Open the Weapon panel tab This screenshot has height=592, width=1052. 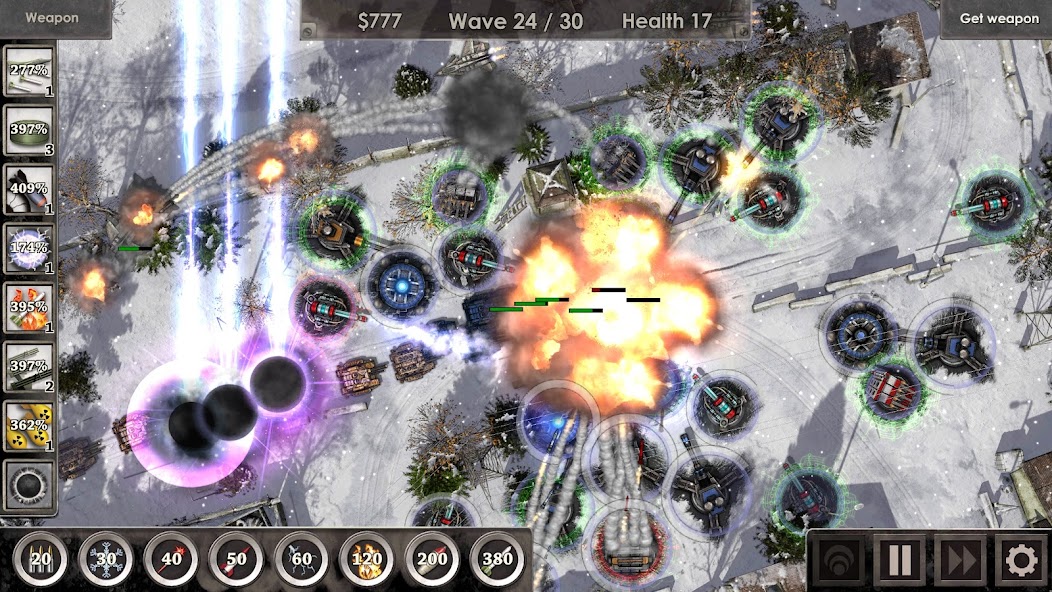(x=52, y=18)
